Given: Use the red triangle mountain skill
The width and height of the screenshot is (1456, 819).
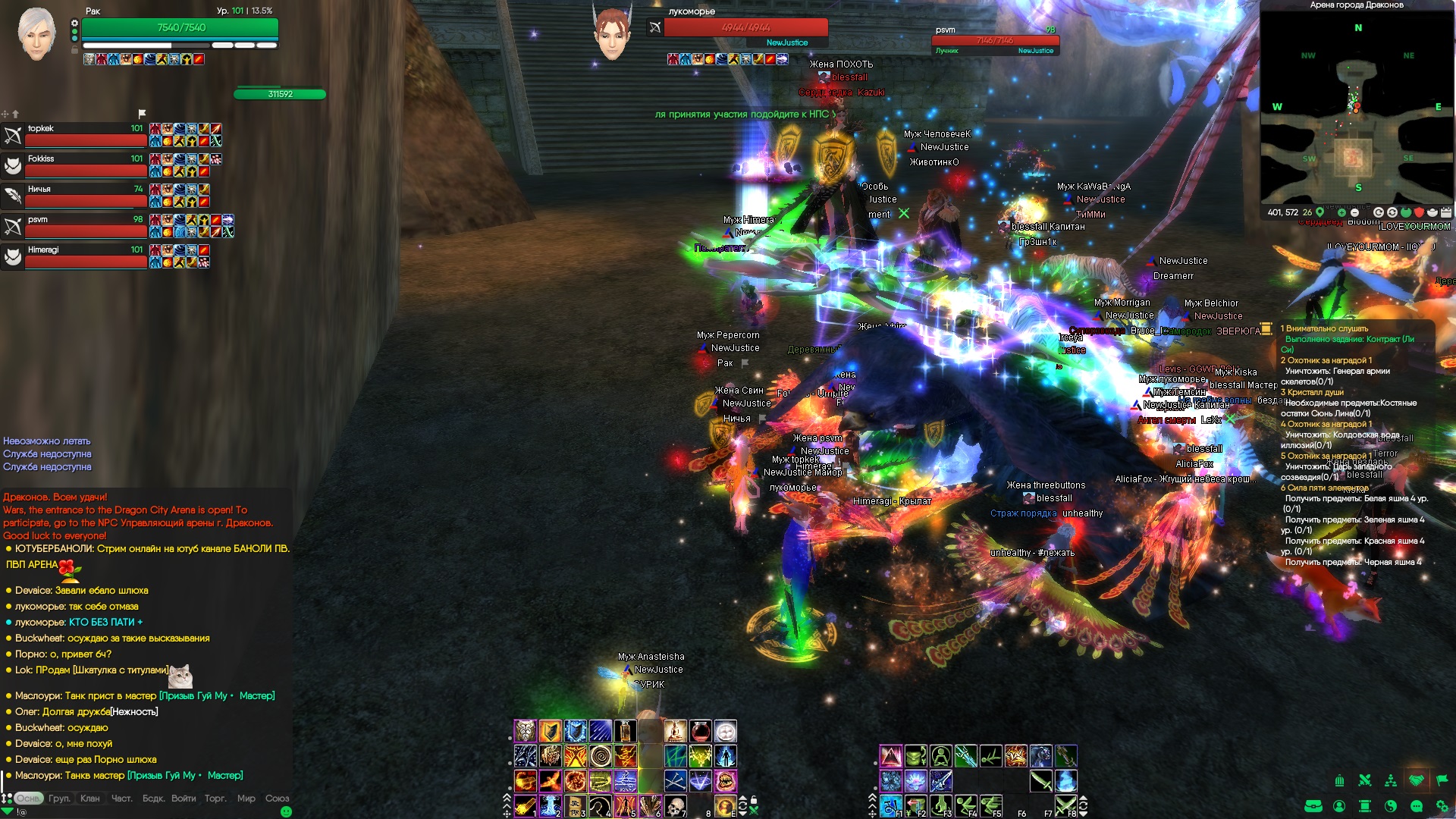Looking at the screenshot, I should (890, 756).
